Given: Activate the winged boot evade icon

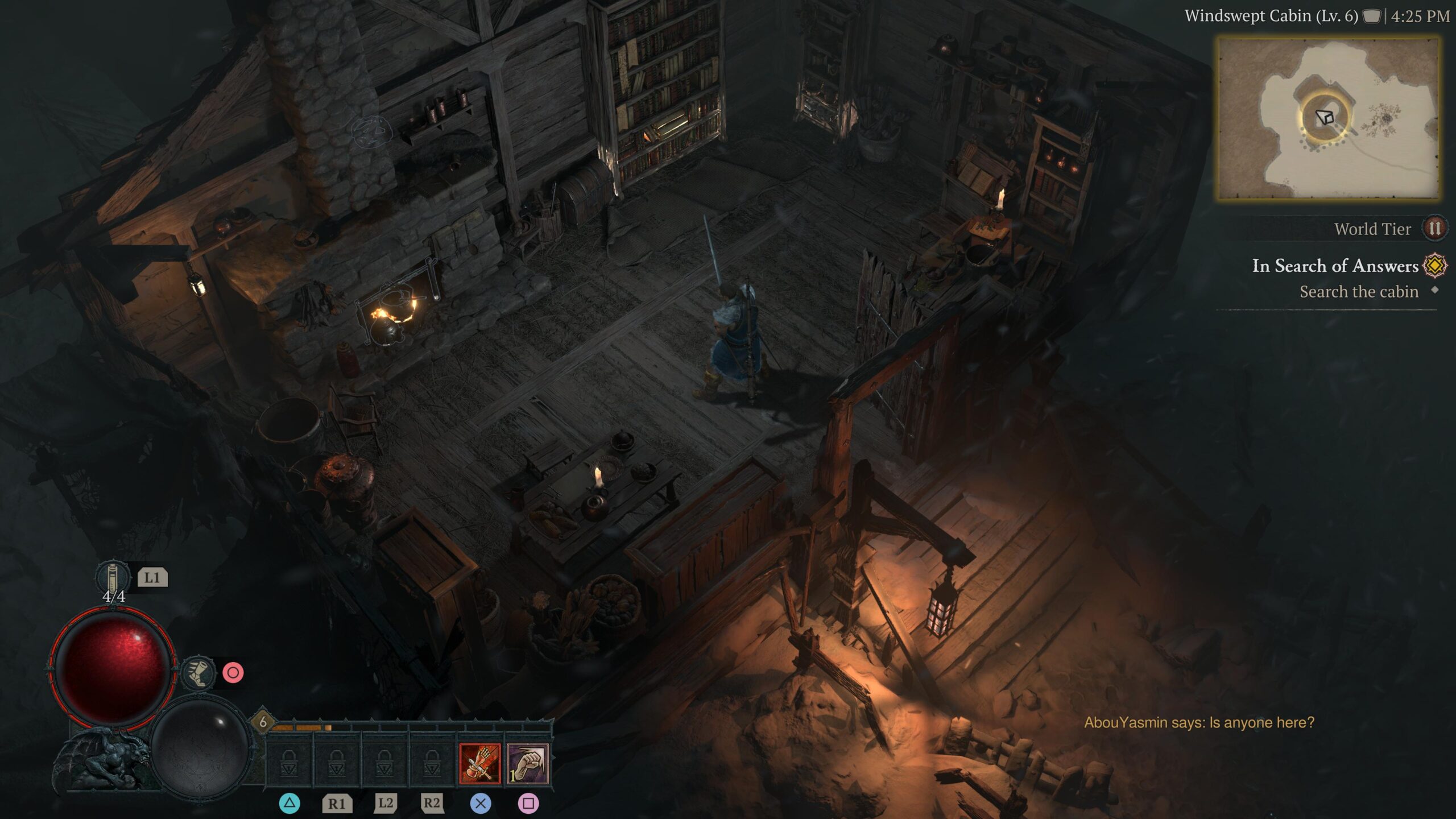Looking at the screenshot, I should [198, 673].
